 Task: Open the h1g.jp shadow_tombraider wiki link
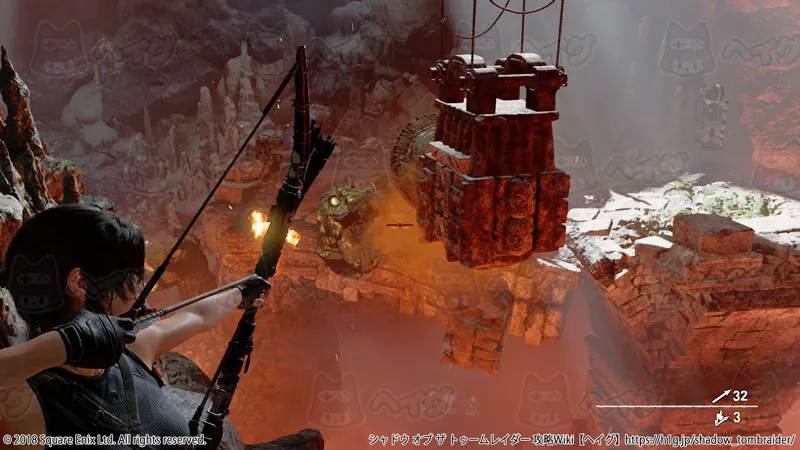coord(709,440)
